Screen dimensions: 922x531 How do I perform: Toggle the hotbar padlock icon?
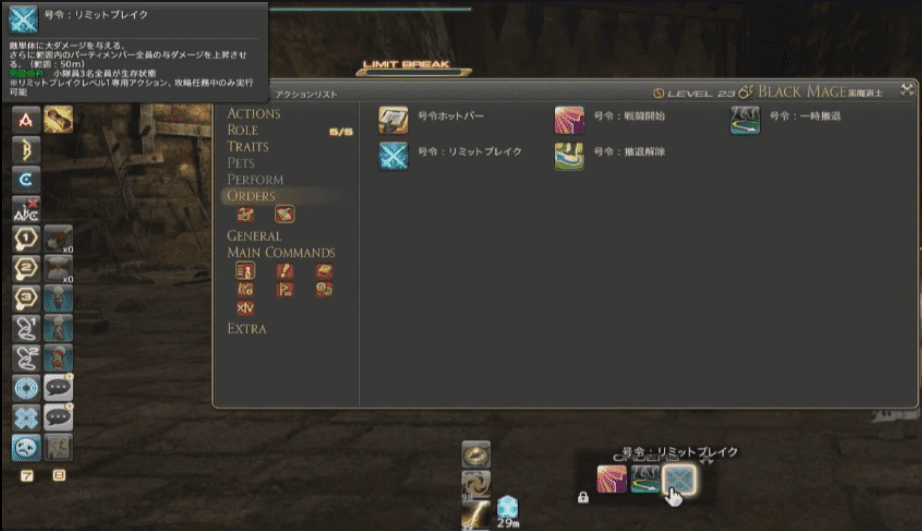582,496
